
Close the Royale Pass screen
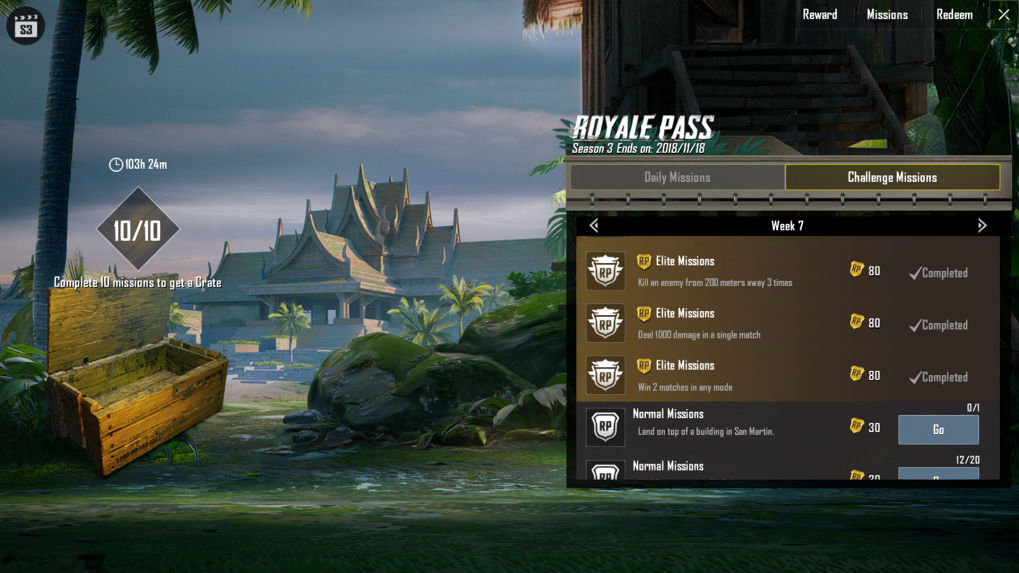tap(1004, 15)
